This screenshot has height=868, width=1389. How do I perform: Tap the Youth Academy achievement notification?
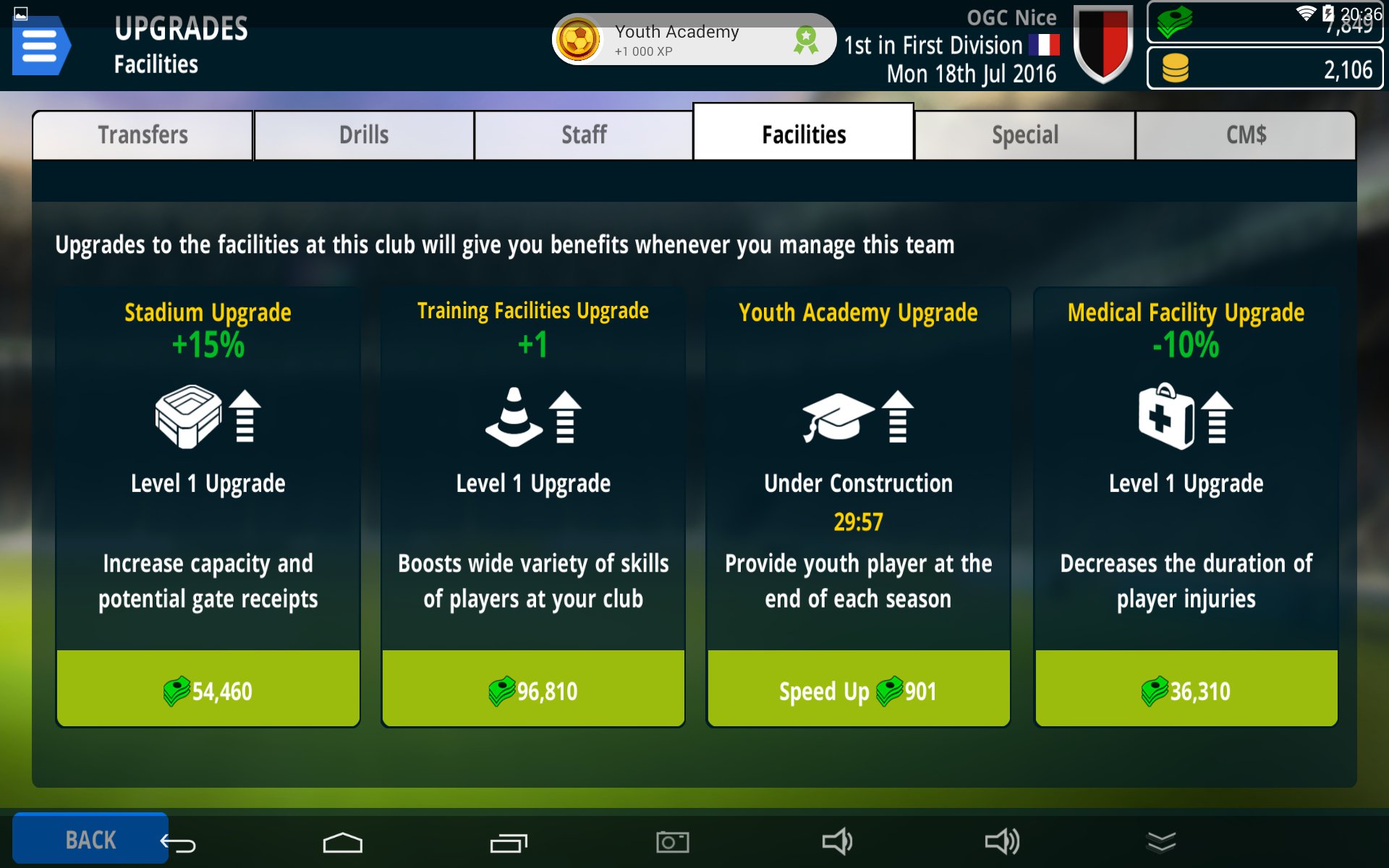(x=693, y=40)
